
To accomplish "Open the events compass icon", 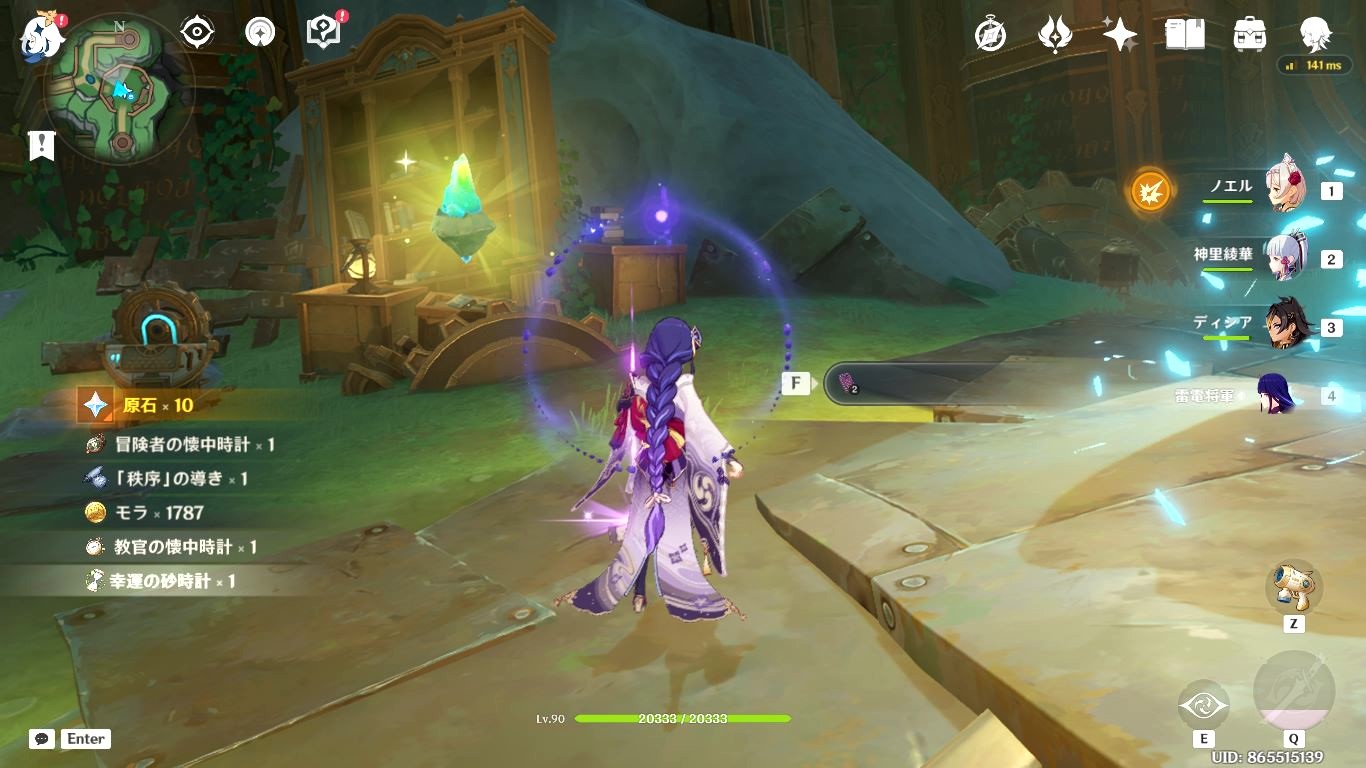I will point(991,35).
